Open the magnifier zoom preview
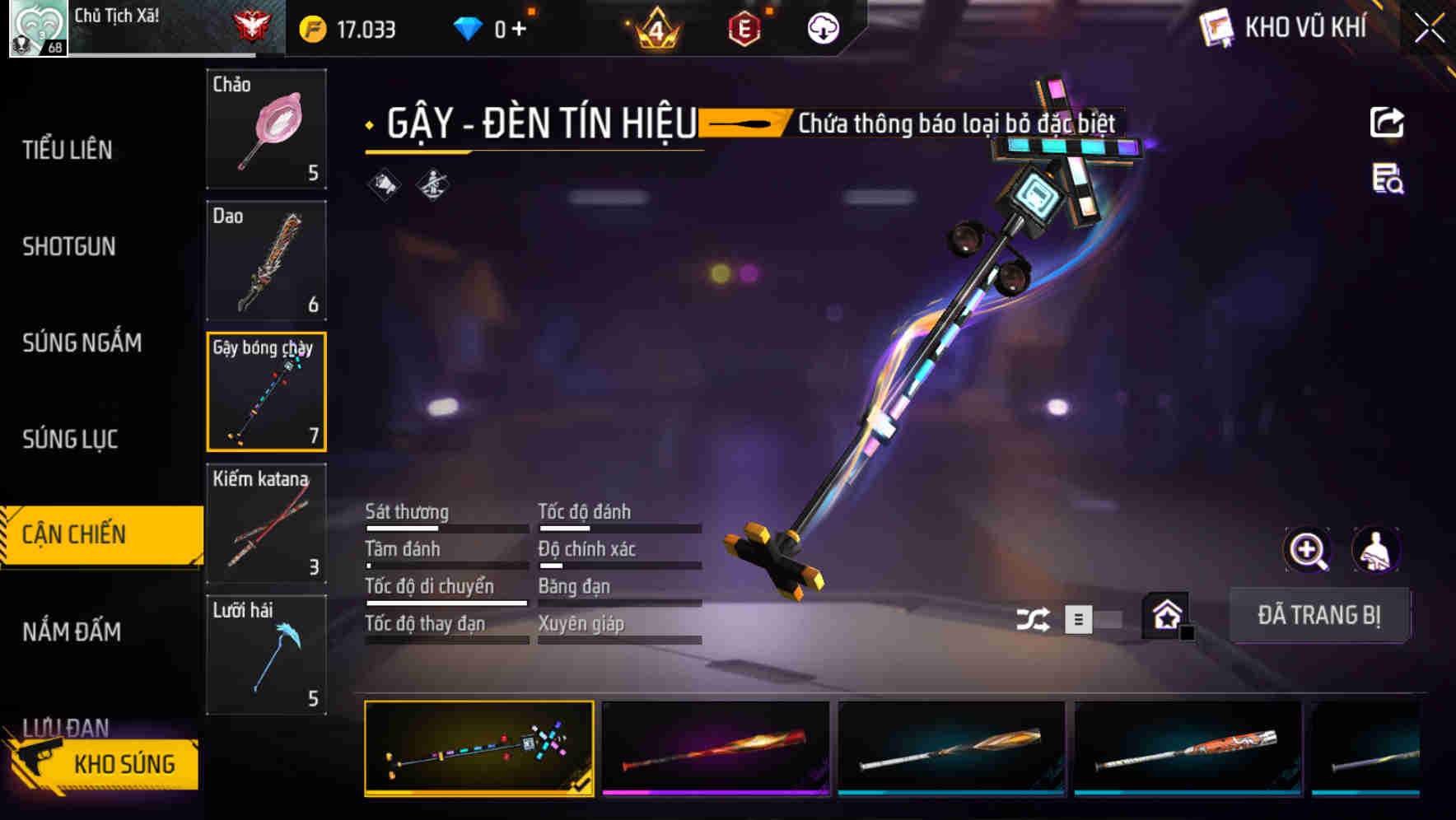 point(1307,550)
